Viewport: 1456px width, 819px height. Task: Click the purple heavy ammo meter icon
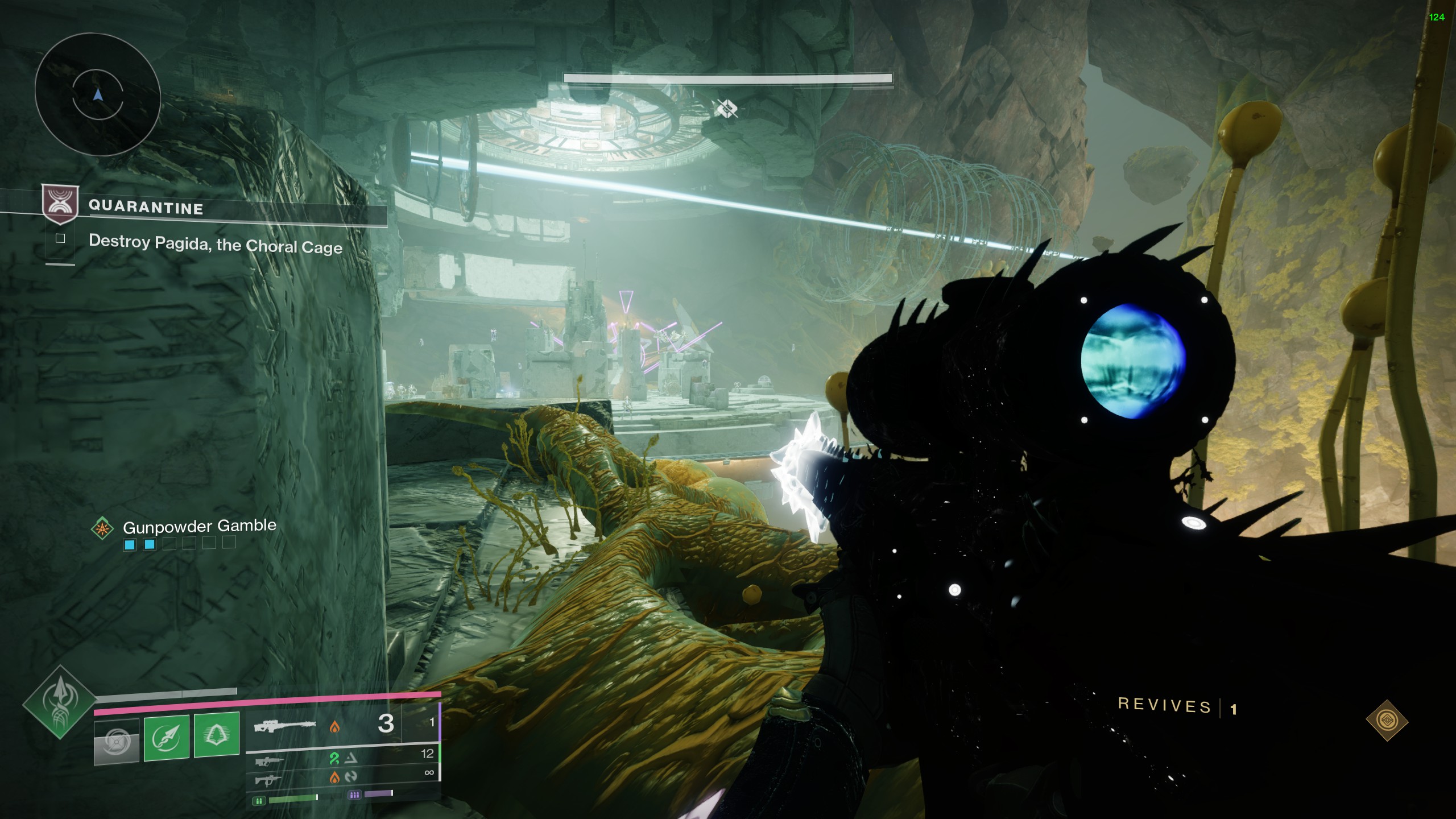point(354,795)
